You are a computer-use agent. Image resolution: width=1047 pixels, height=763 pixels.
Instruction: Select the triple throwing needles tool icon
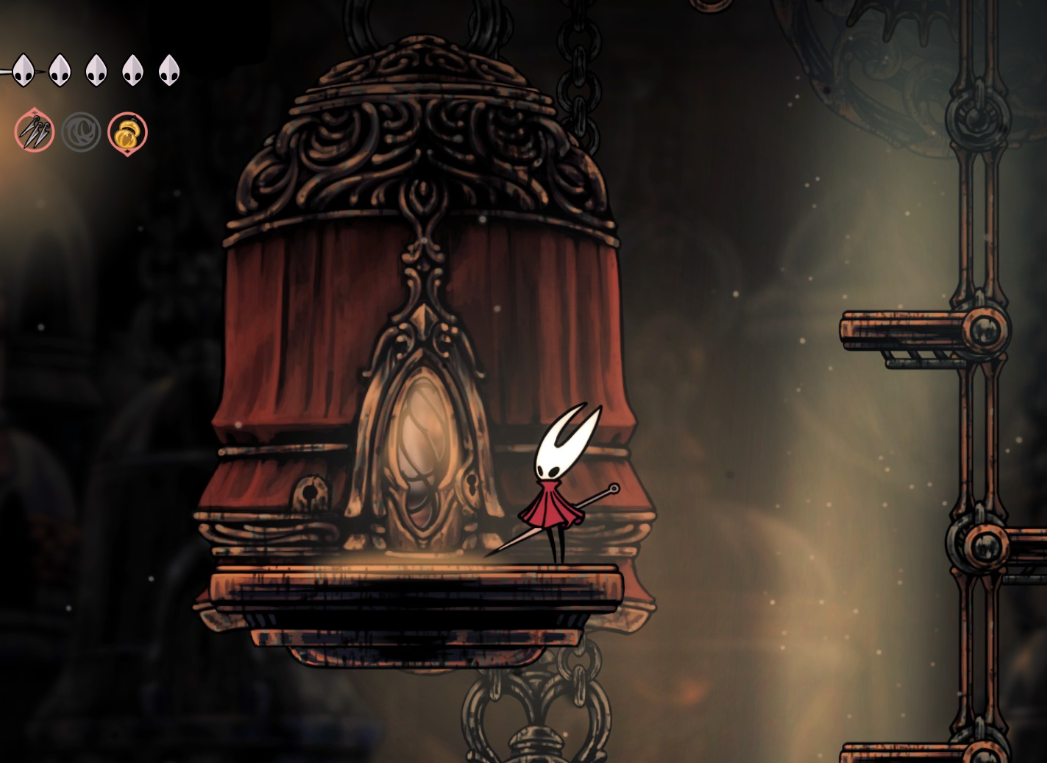(34, 132)
